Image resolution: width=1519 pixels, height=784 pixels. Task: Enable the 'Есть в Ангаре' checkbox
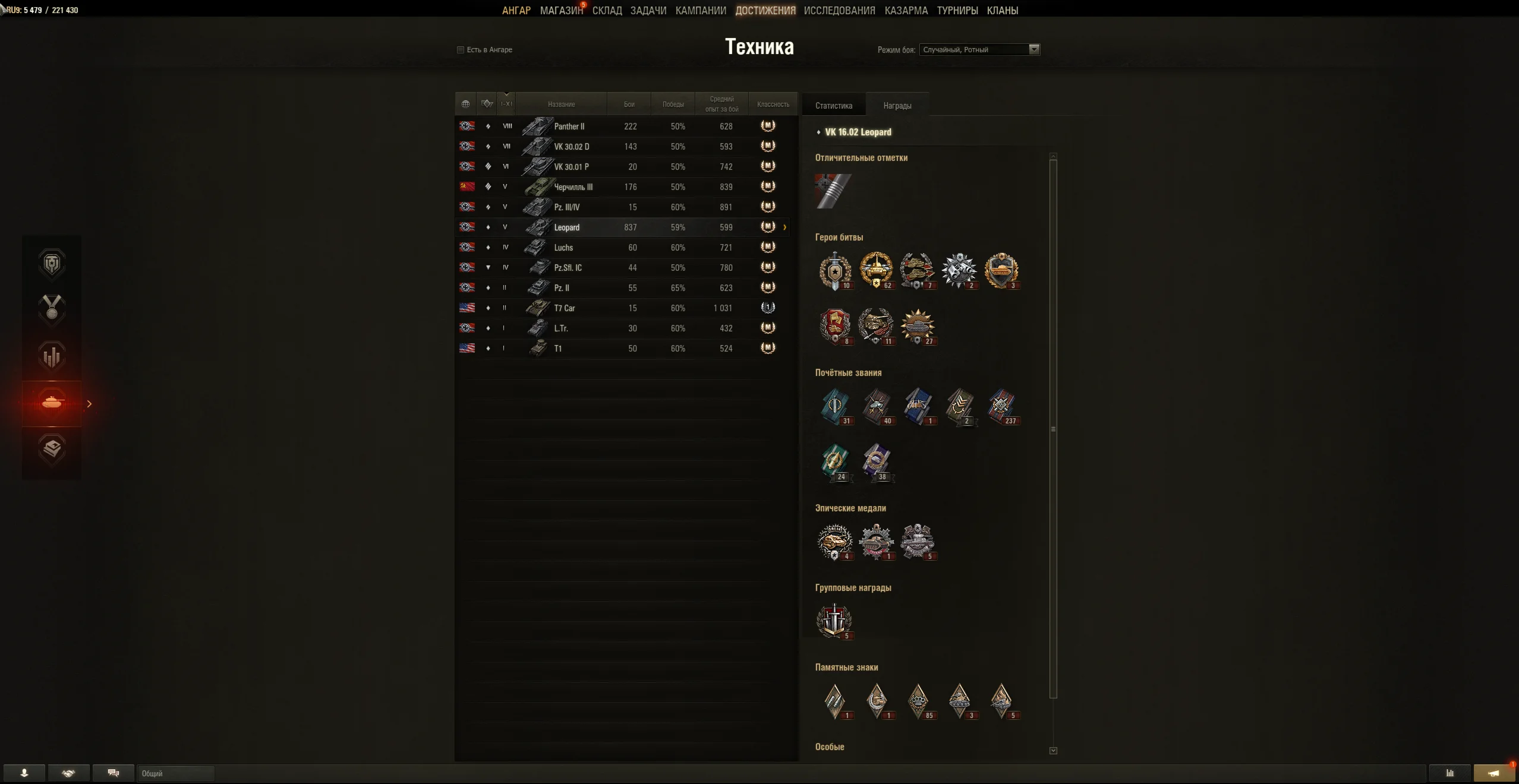461,50
